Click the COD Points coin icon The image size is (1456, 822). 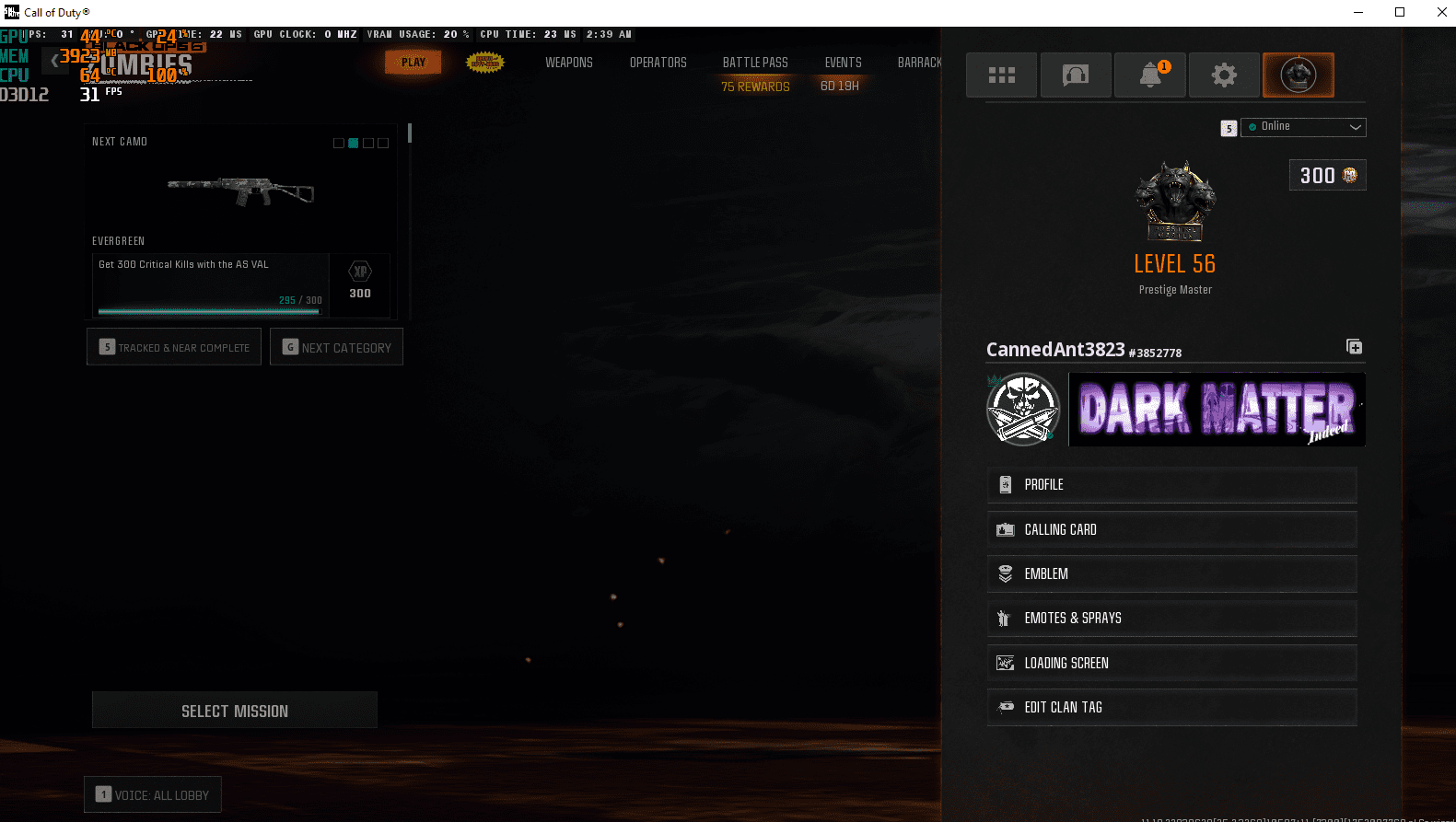1348,175
